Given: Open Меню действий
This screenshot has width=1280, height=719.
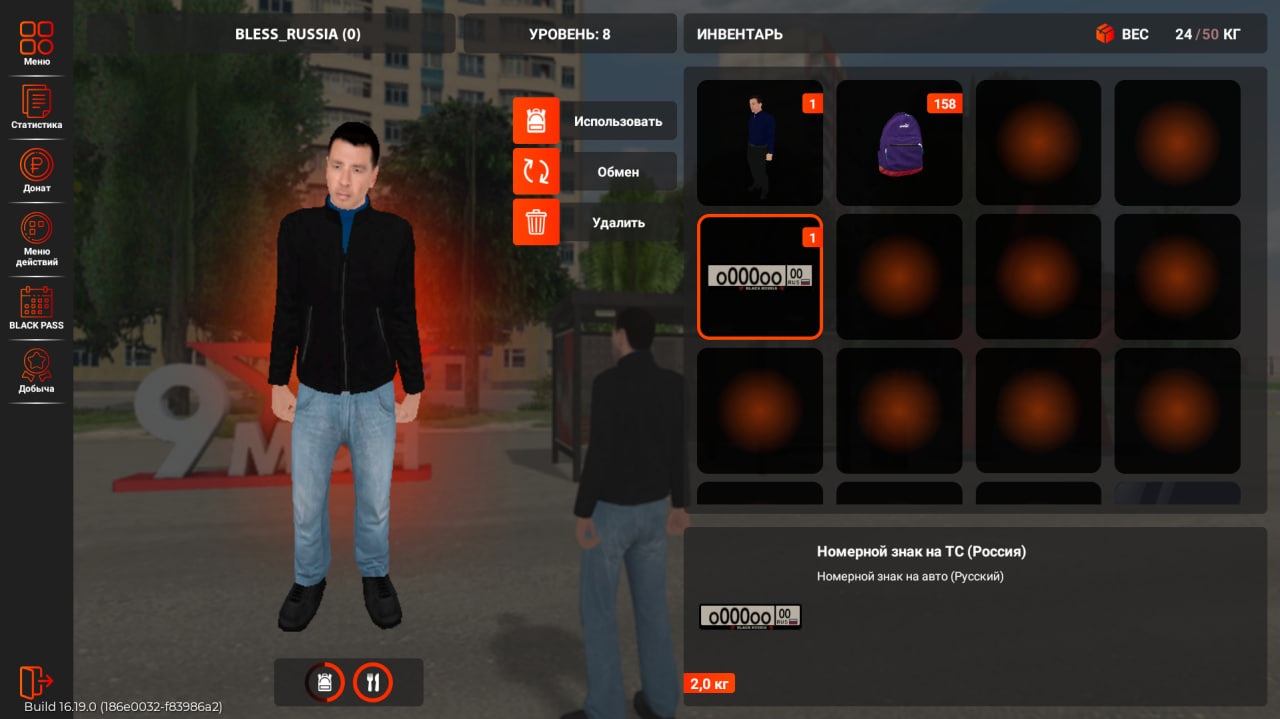Looking at the screenshot, I should click(x=36, y=238).
